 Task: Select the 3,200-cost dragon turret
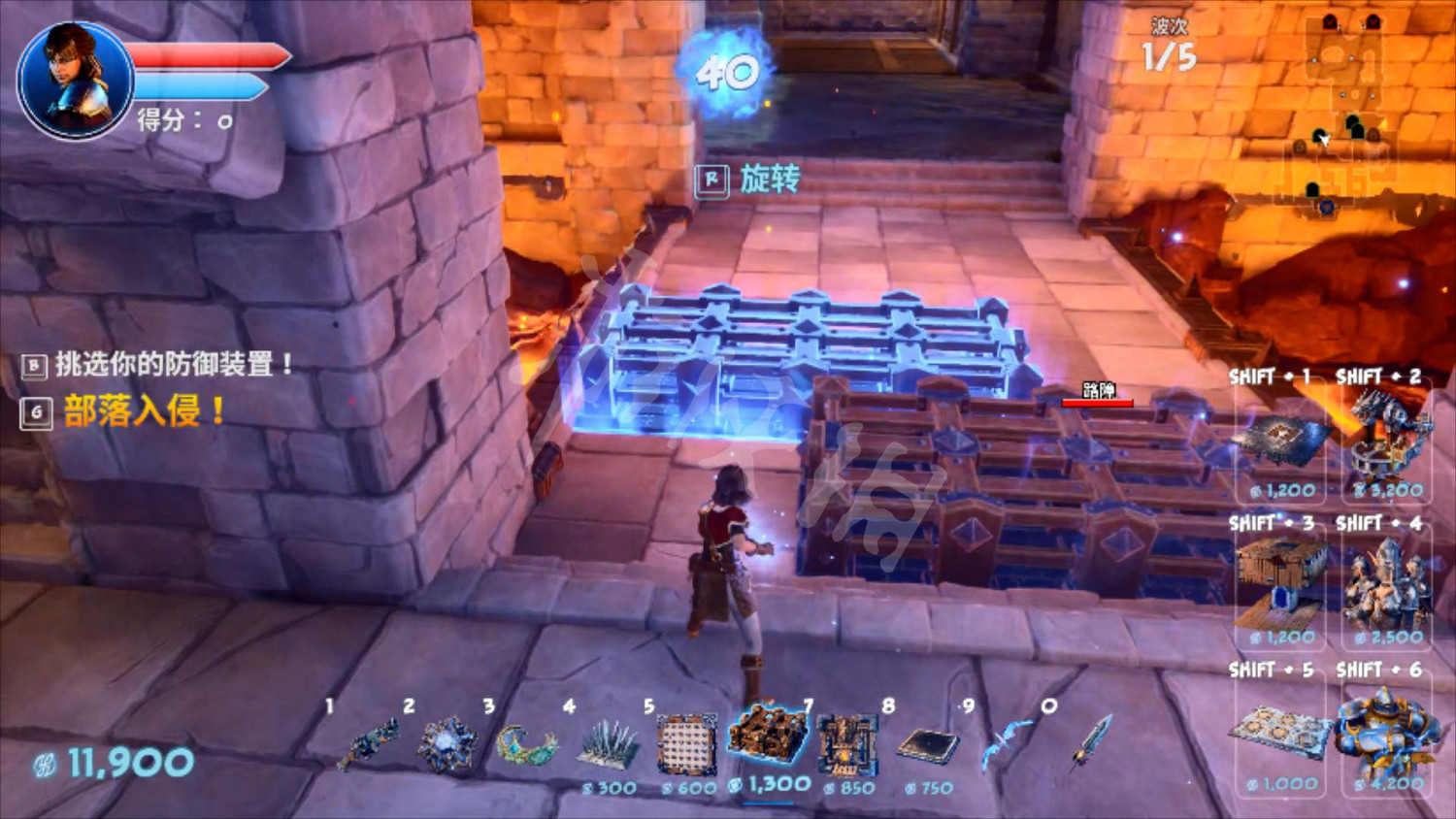[1388, 437]
